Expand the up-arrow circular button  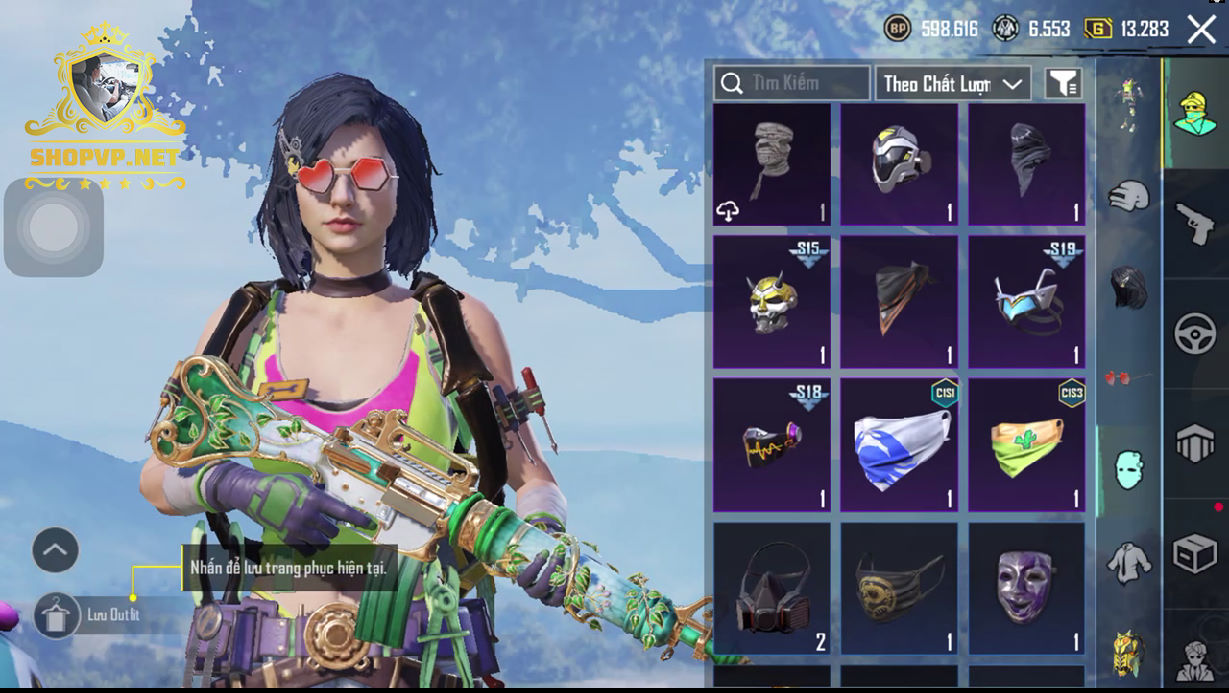pyautogui.click(x=56, y=549)
